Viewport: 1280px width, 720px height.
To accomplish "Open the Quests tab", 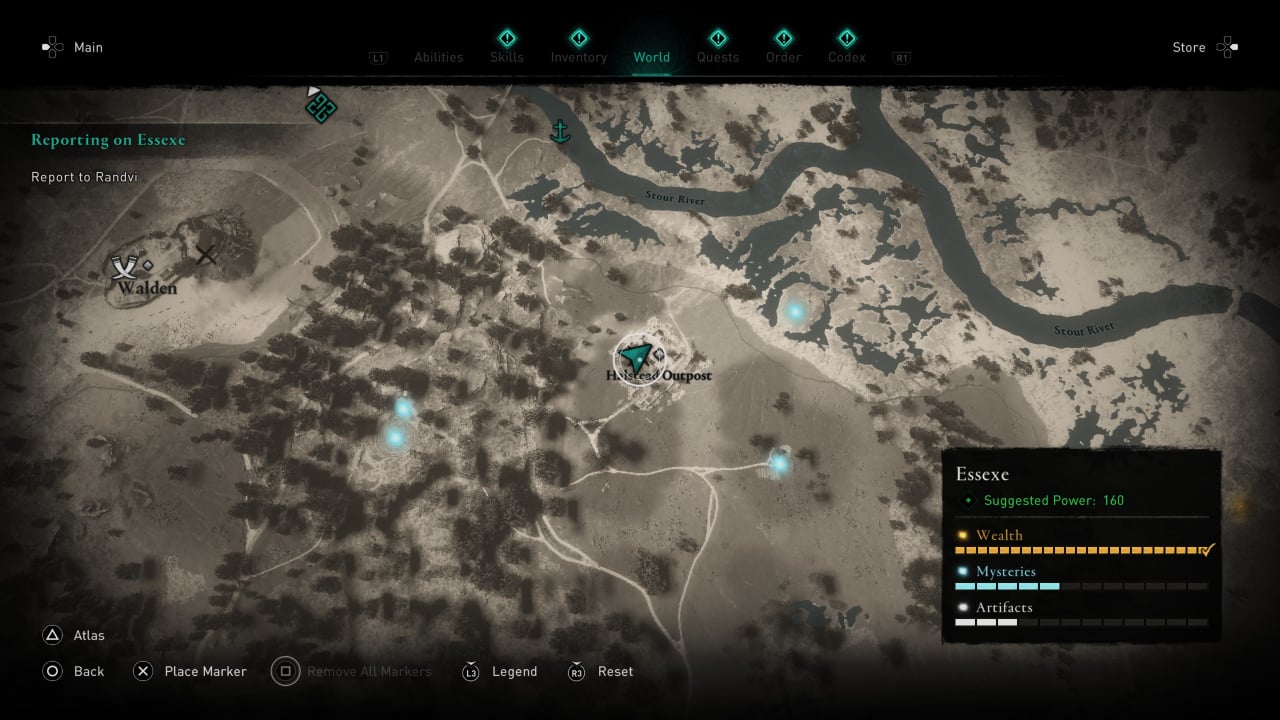I will tap(718, 57).
